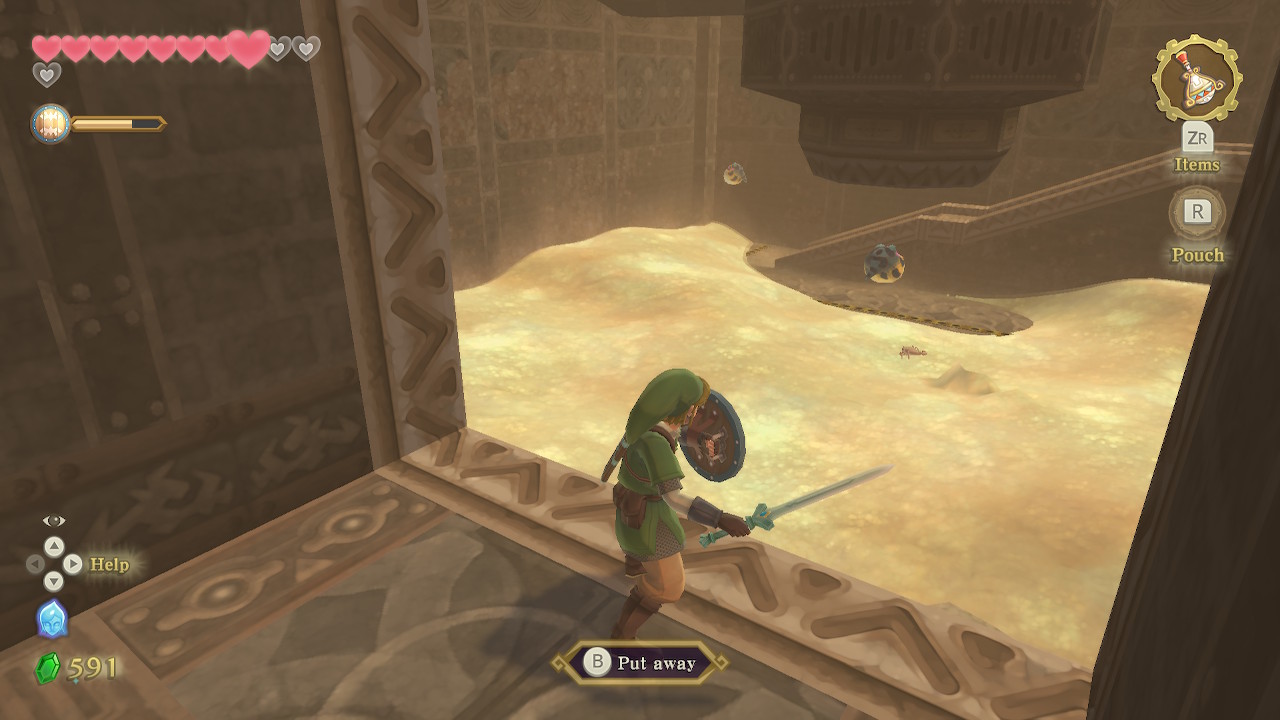Call Fi using the blue spirit icon
This screenshot has width=1280, height=720.
[52, 619]
